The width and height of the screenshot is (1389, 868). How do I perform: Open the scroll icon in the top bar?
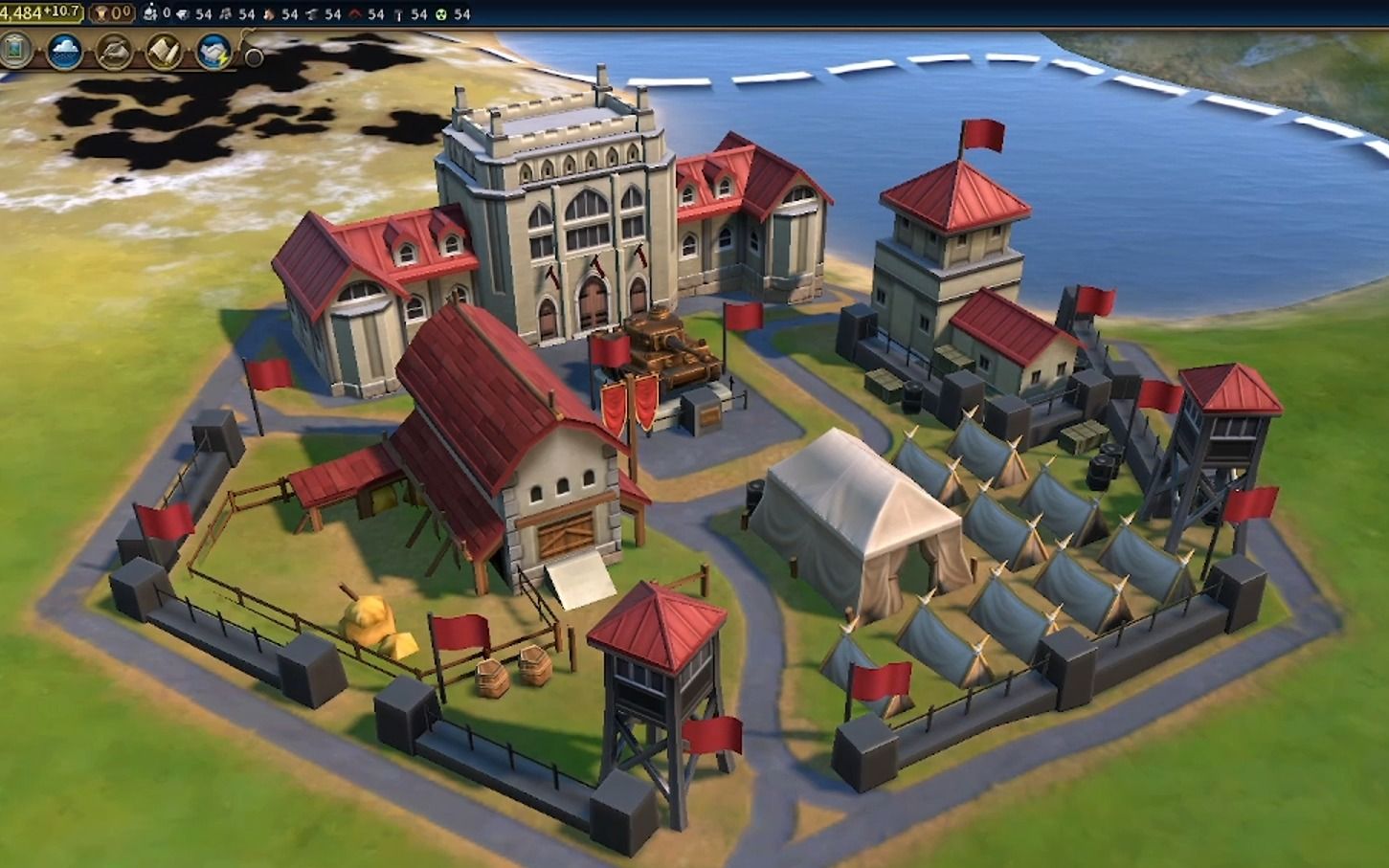(x=164, y=52)
